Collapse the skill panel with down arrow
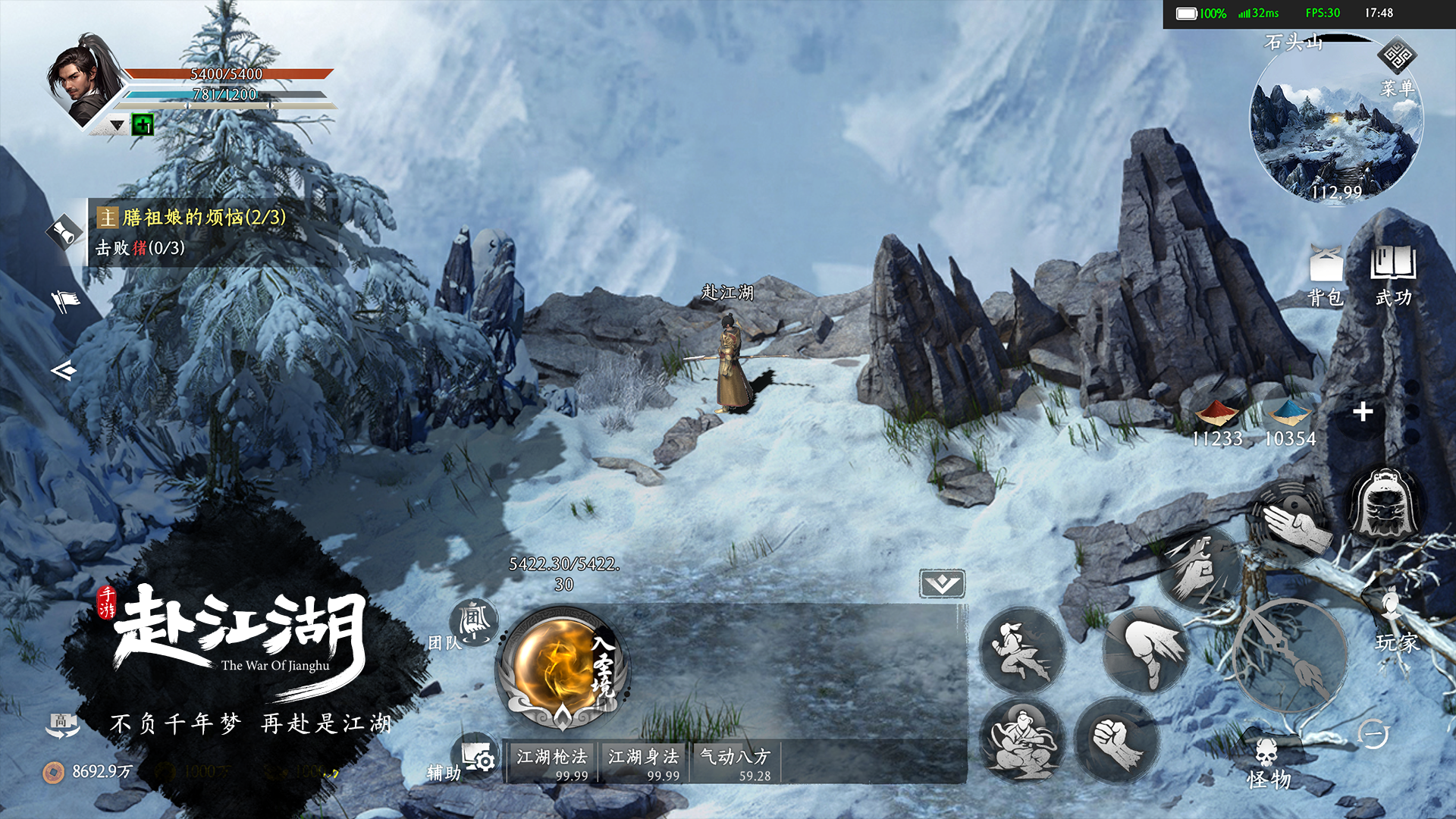 (x=942, y=584)
